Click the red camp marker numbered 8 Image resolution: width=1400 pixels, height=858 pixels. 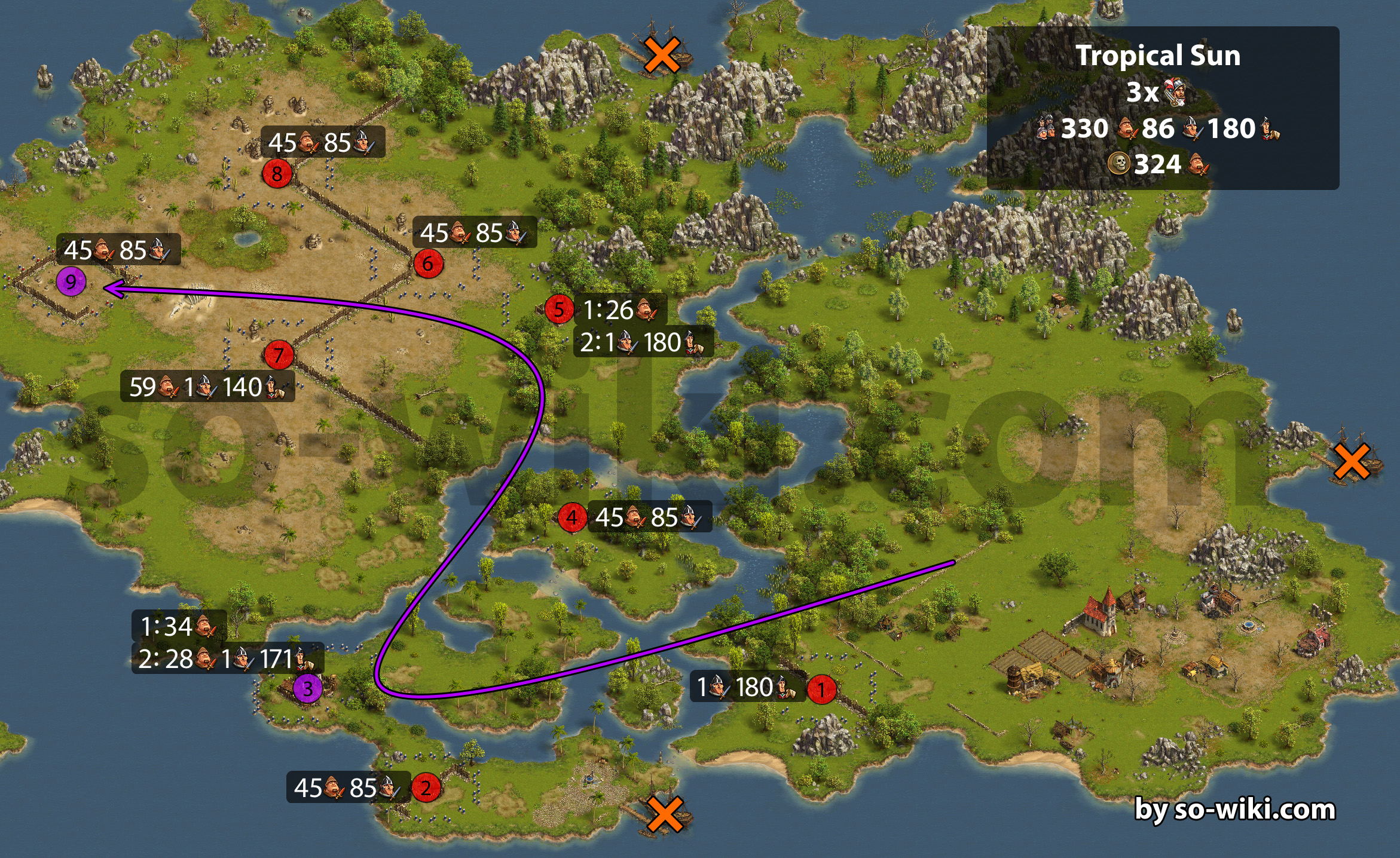277,174
